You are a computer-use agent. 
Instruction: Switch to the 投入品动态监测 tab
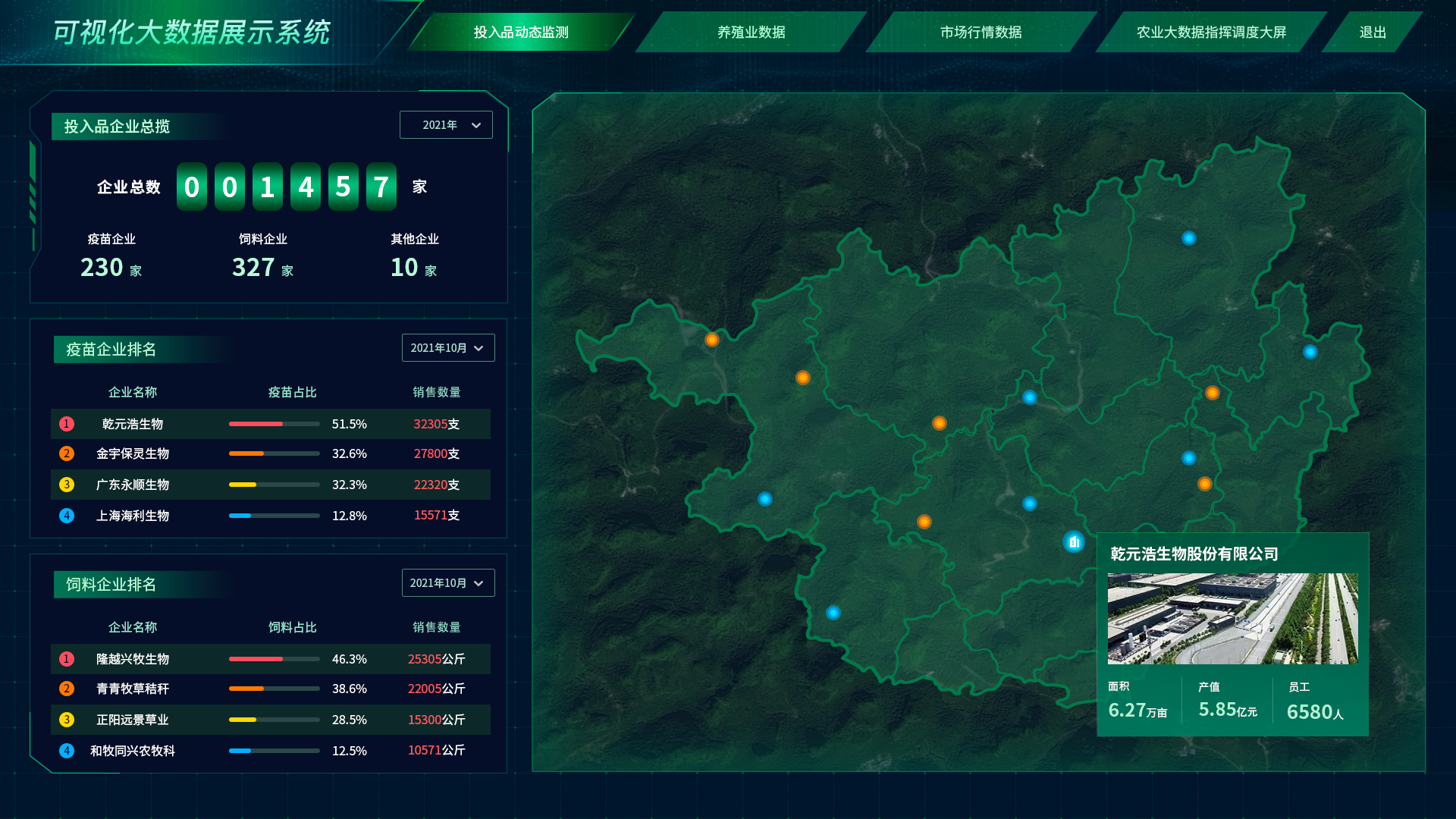pos(521,32)
